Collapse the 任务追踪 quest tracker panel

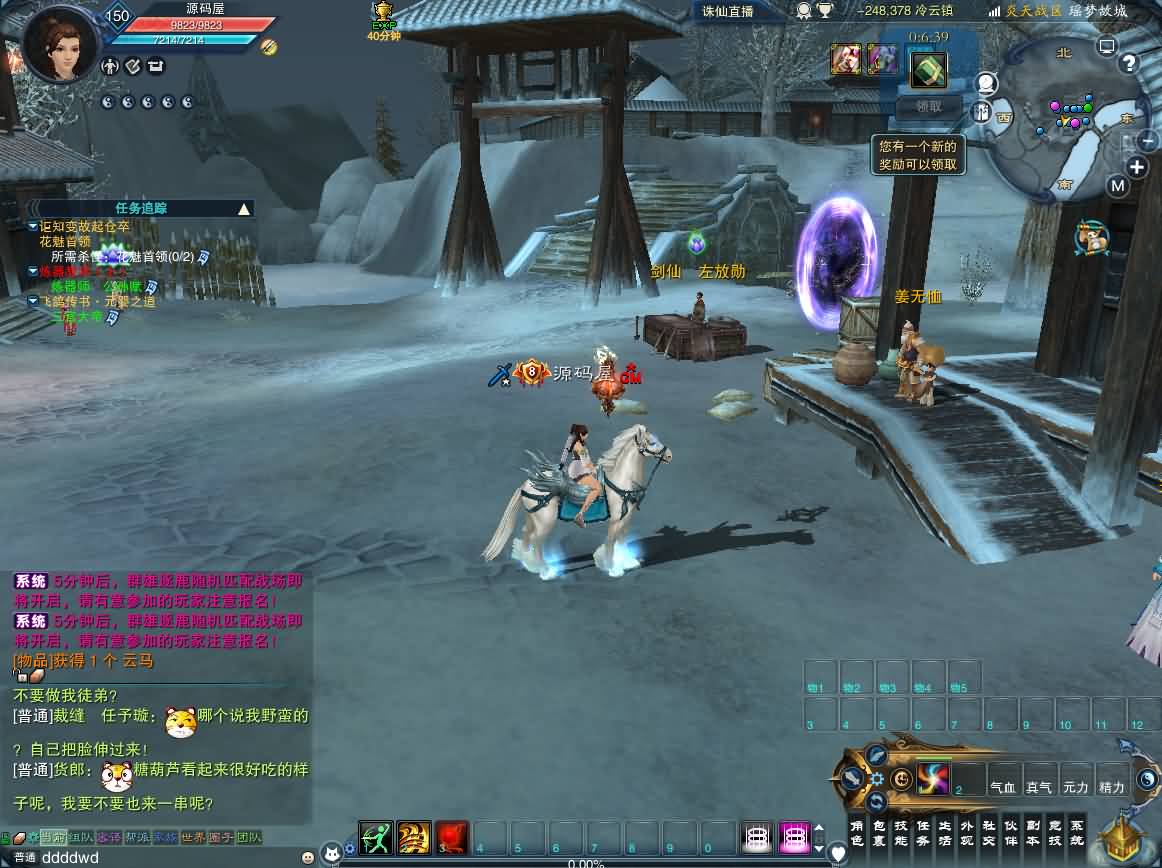[x=243, y=209]
